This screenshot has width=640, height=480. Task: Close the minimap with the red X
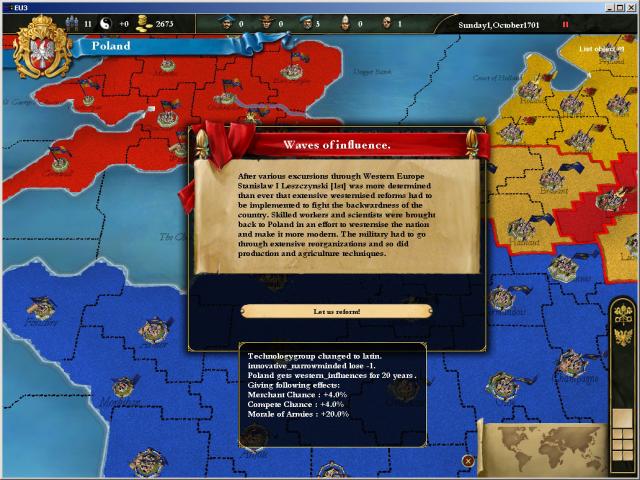pyautogui.click(x=468, y=460)
